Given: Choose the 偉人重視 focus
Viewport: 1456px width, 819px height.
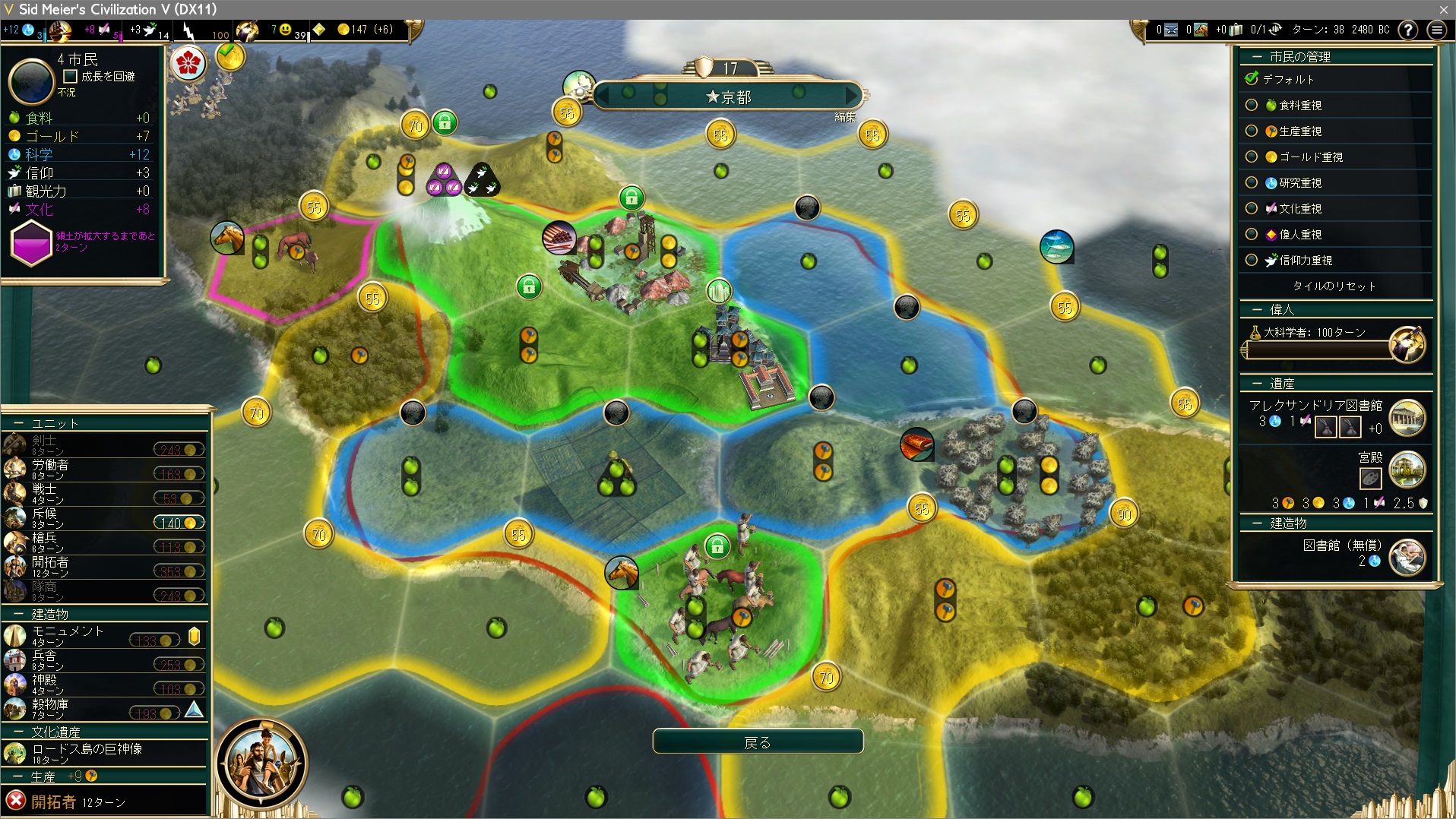Looking at the screenshot, I should coord(1252,235).
